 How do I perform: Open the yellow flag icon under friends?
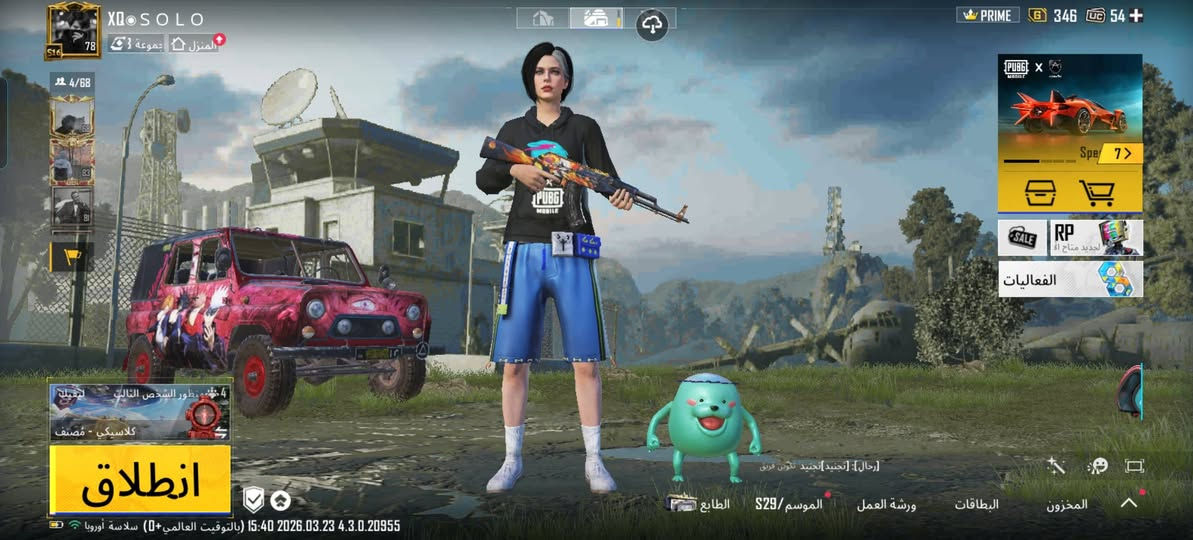[x=72, y=257]
